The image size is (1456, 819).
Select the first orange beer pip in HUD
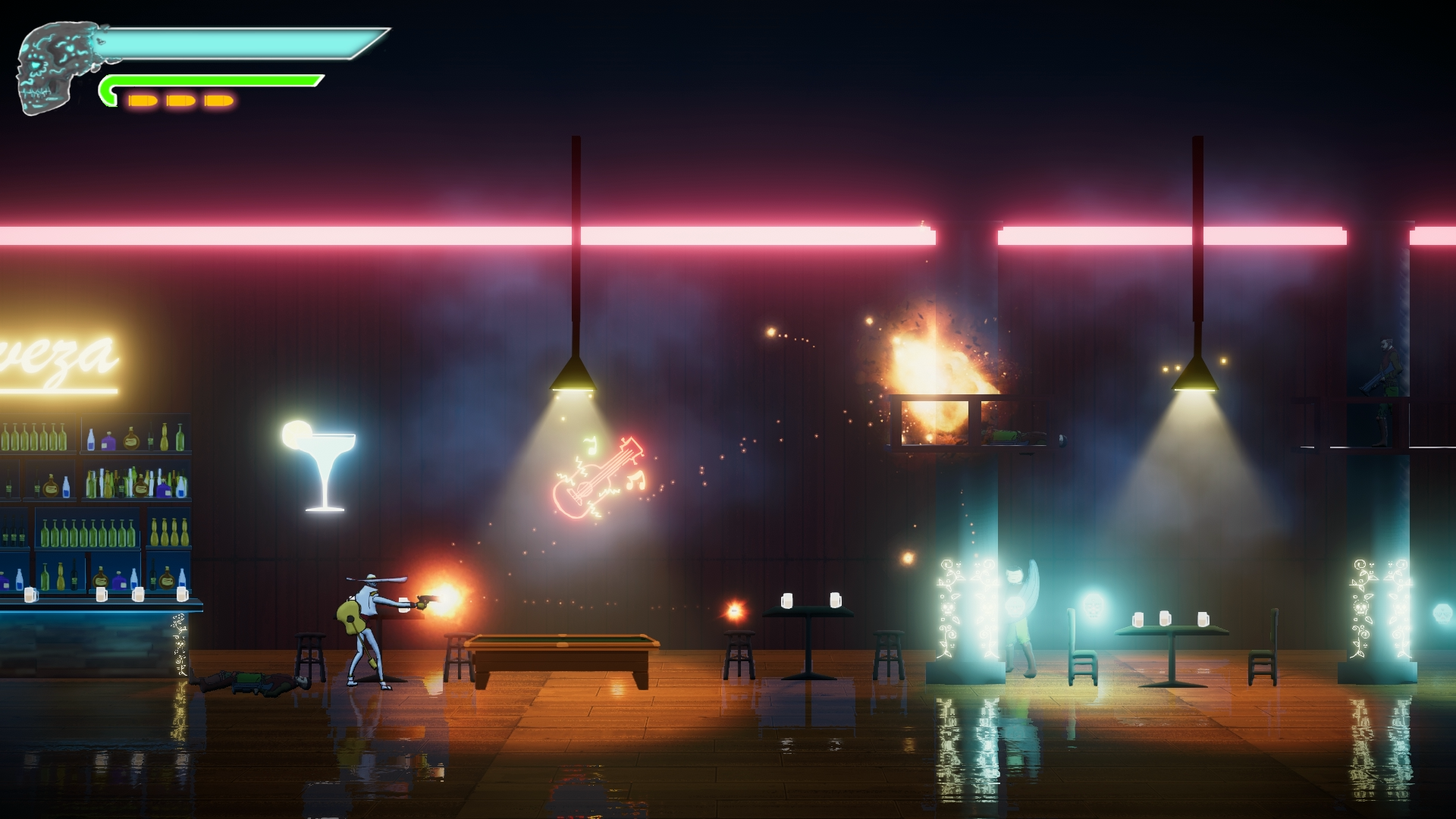point(143,99)
